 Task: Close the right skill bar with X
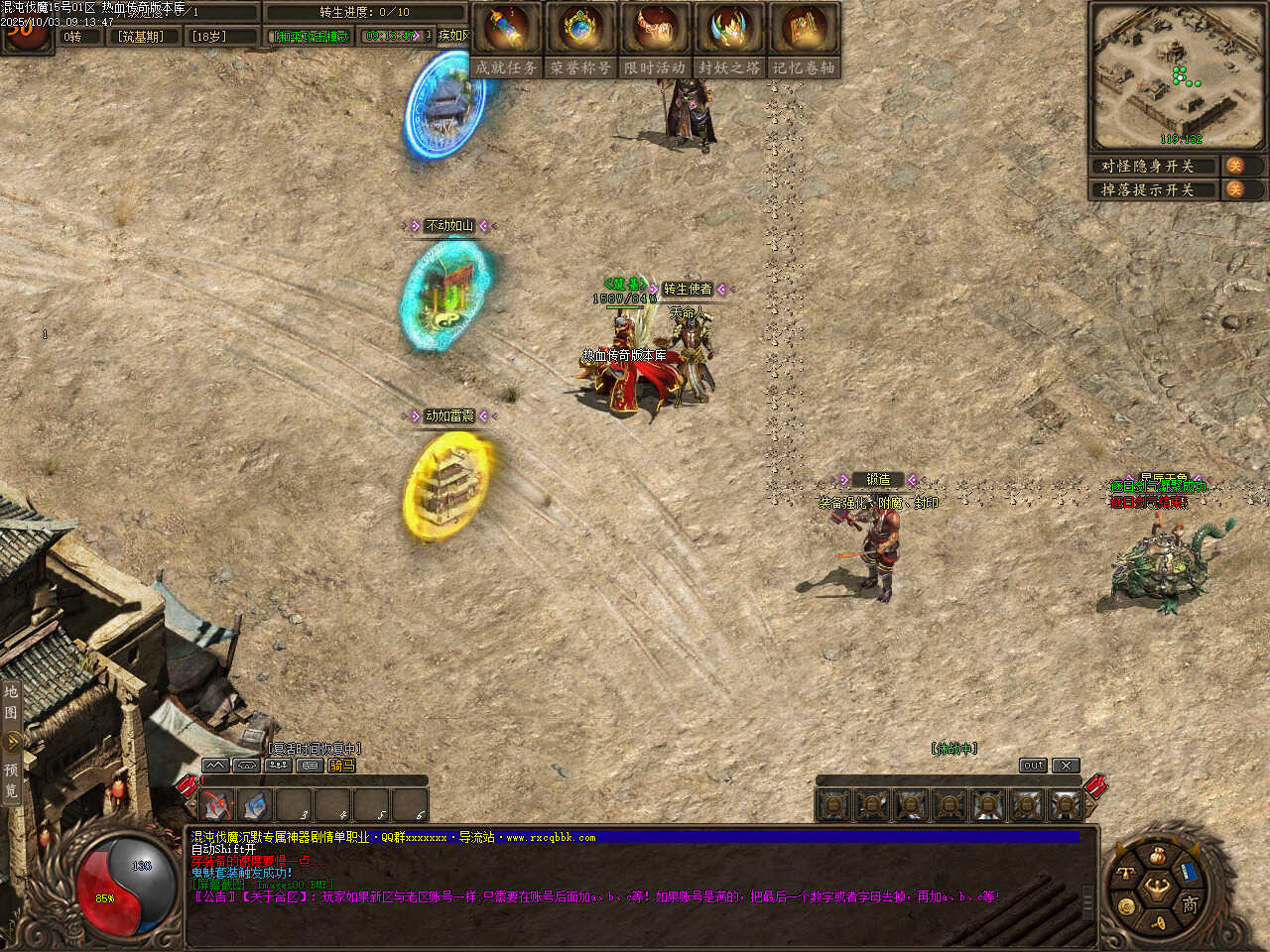point(1065,766)
